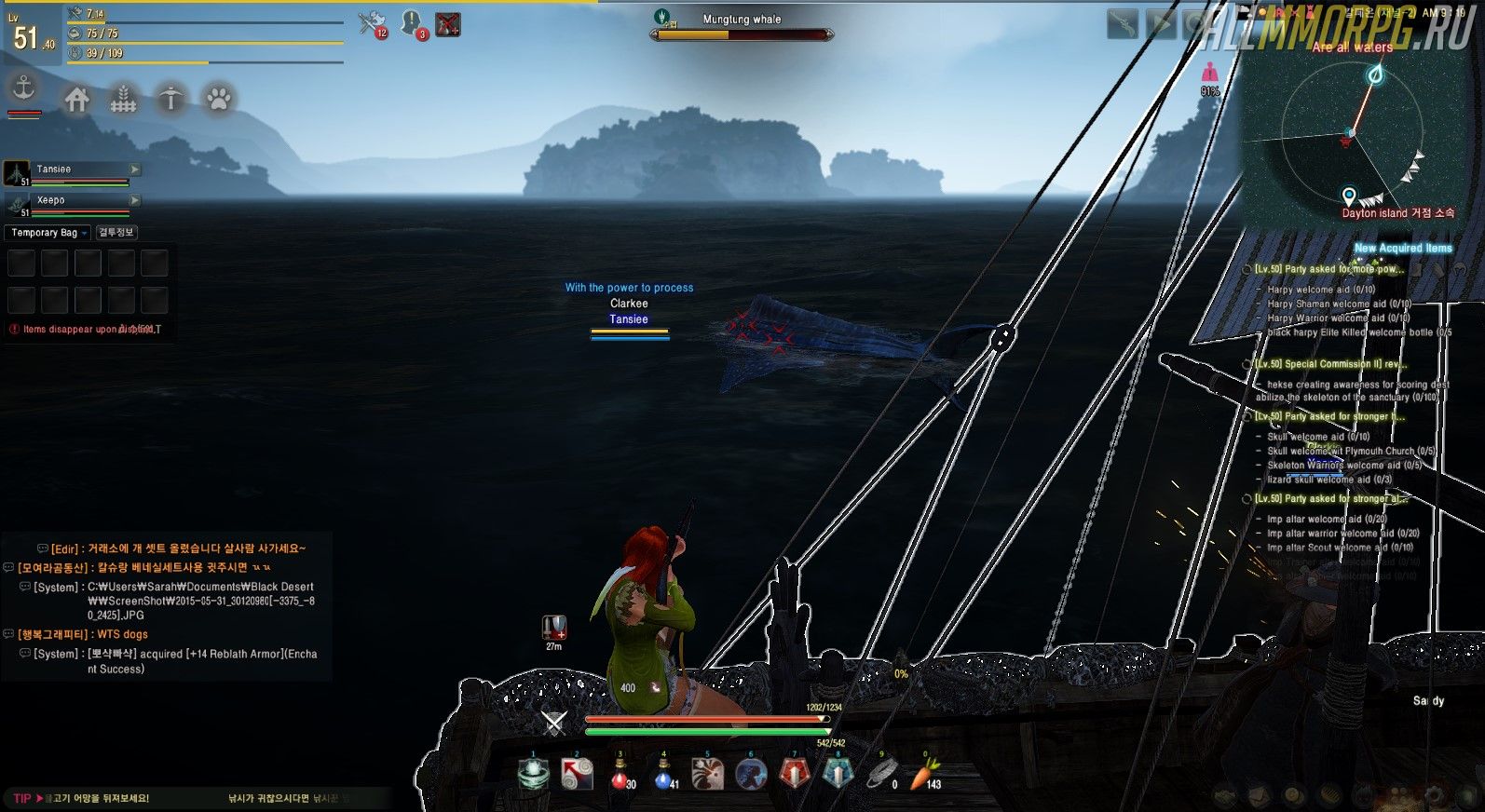Screen dimensions: 1485x812
Task: Click the crossed-out red potion icon
Action: pos(448,24)
